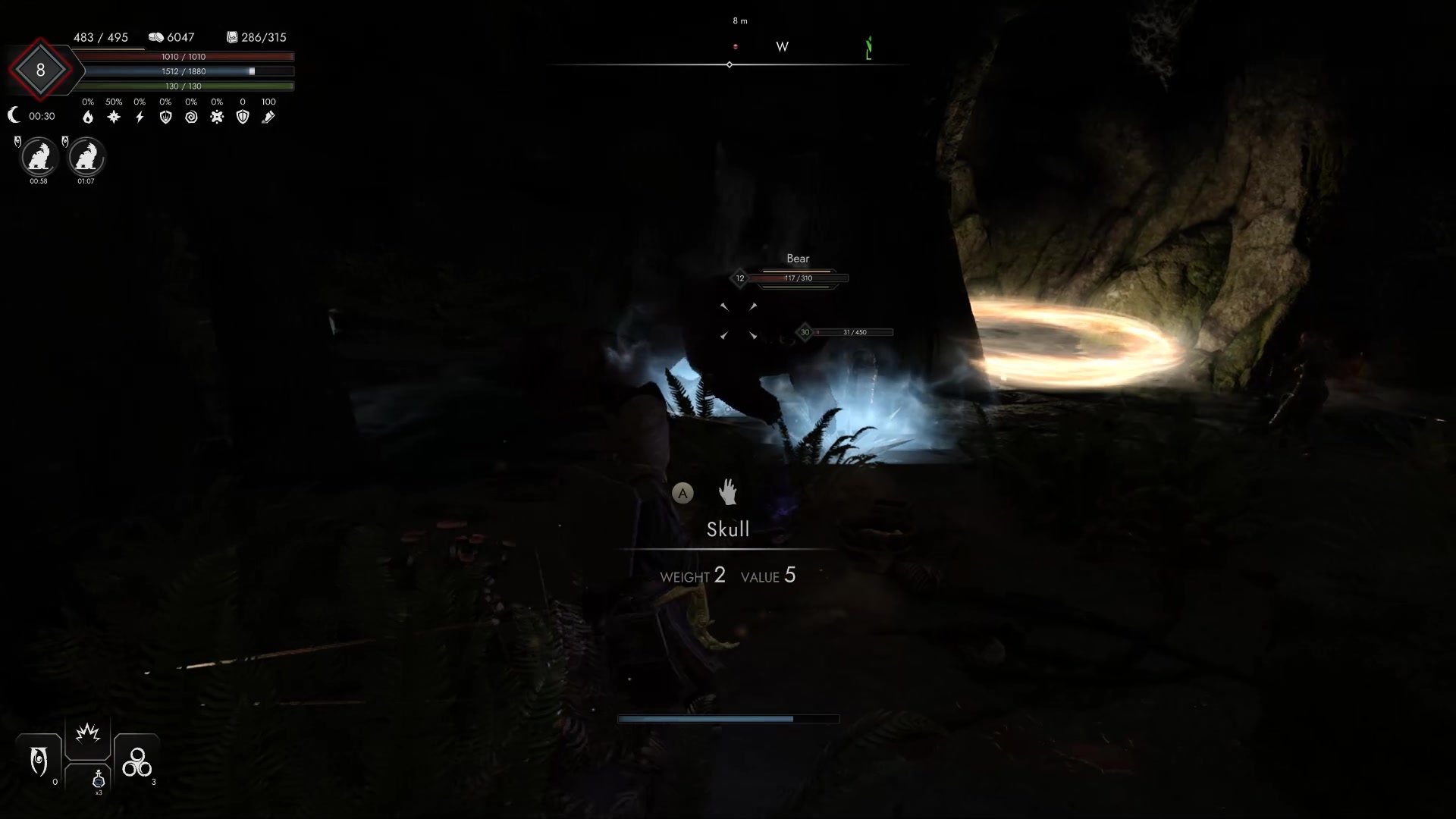Click the bear buff timer showing 01:07
1456x819 pixels.
click(86, 182)
